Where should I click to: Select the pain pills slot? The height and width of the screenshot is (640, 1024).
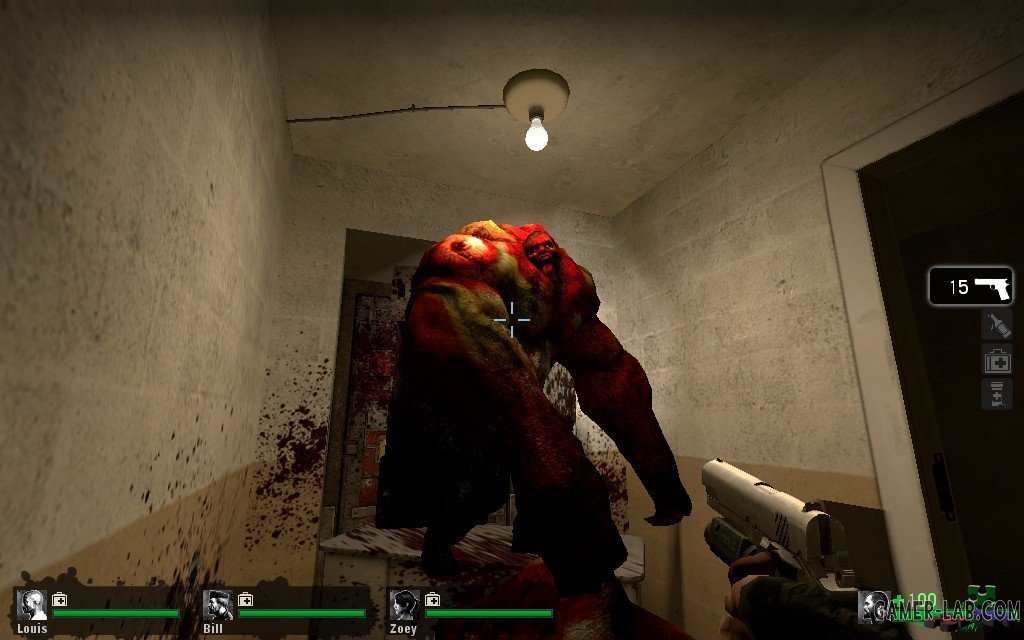point(997,393)
